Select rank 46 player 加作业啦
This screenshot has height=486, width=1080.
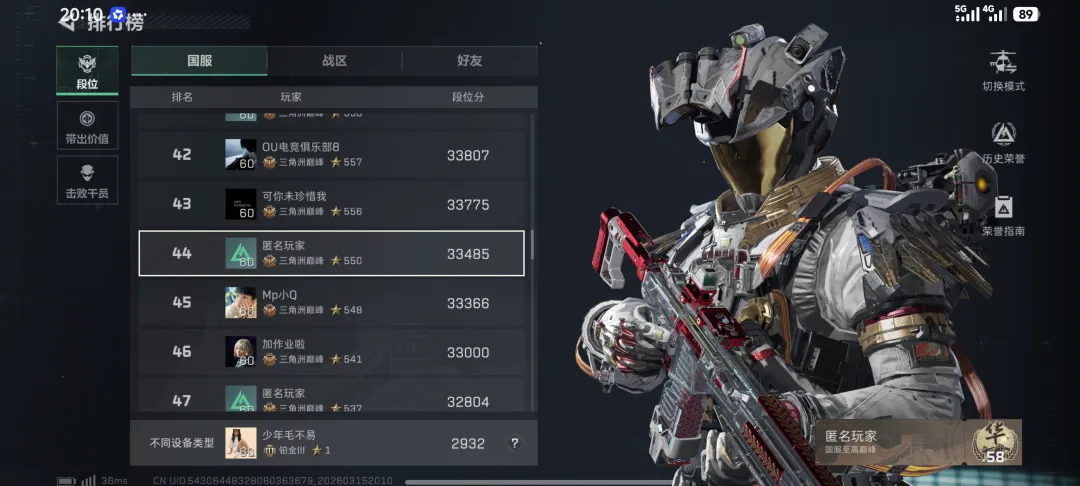click(331, 352)
